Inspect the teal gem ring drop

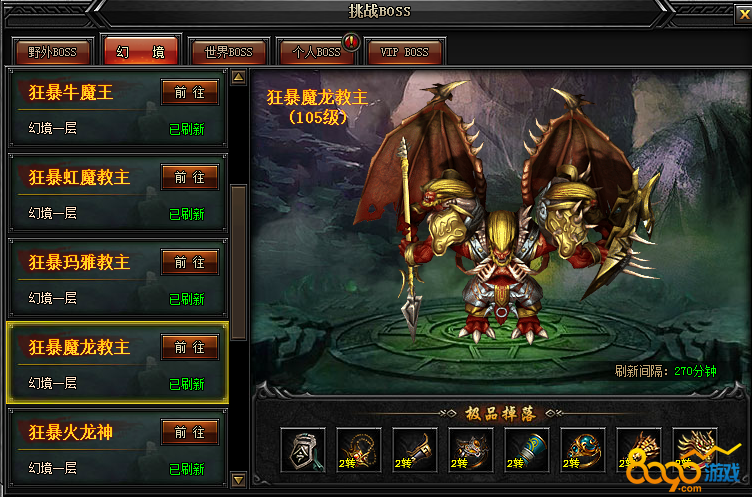coord(582,450)
